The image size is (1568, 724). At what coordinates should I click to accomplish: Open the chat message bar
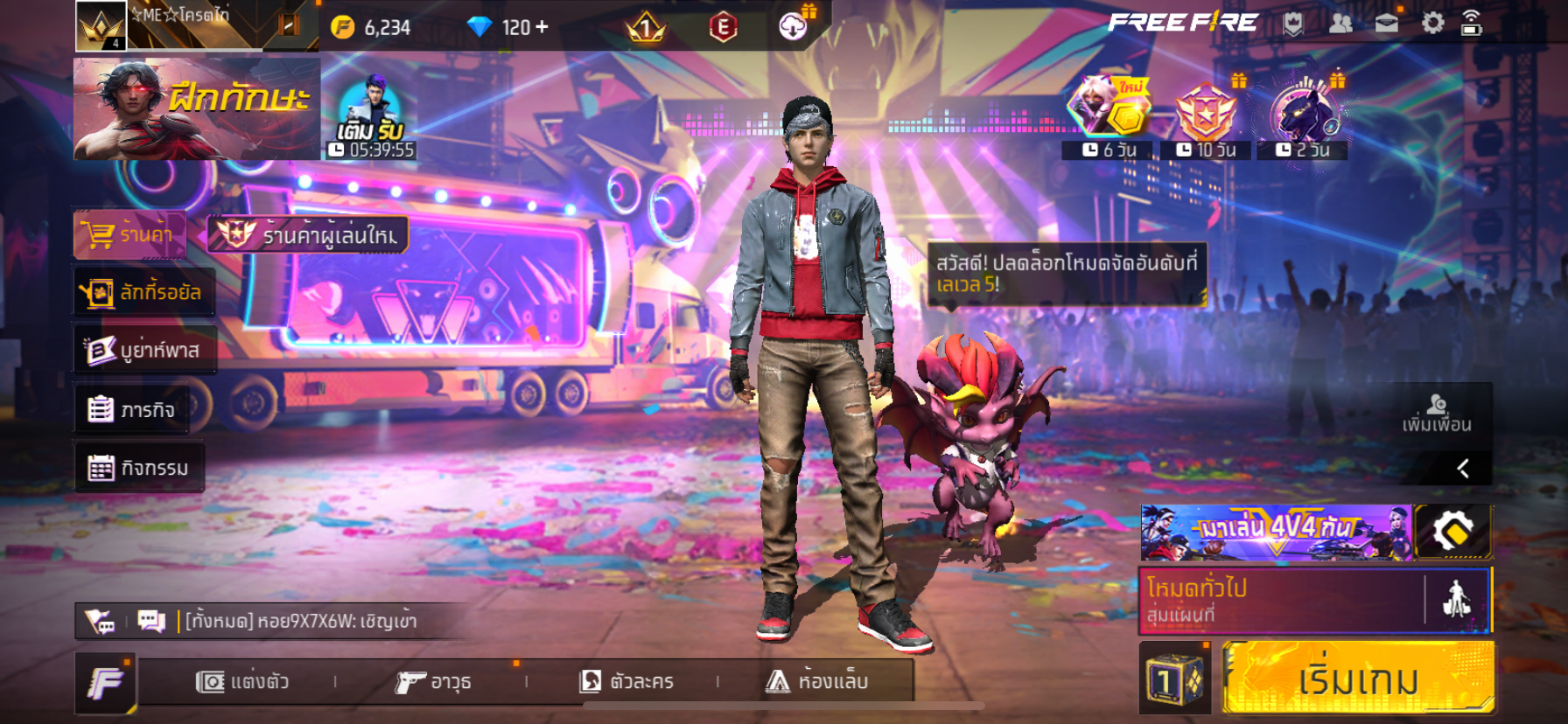click(299, 621)
